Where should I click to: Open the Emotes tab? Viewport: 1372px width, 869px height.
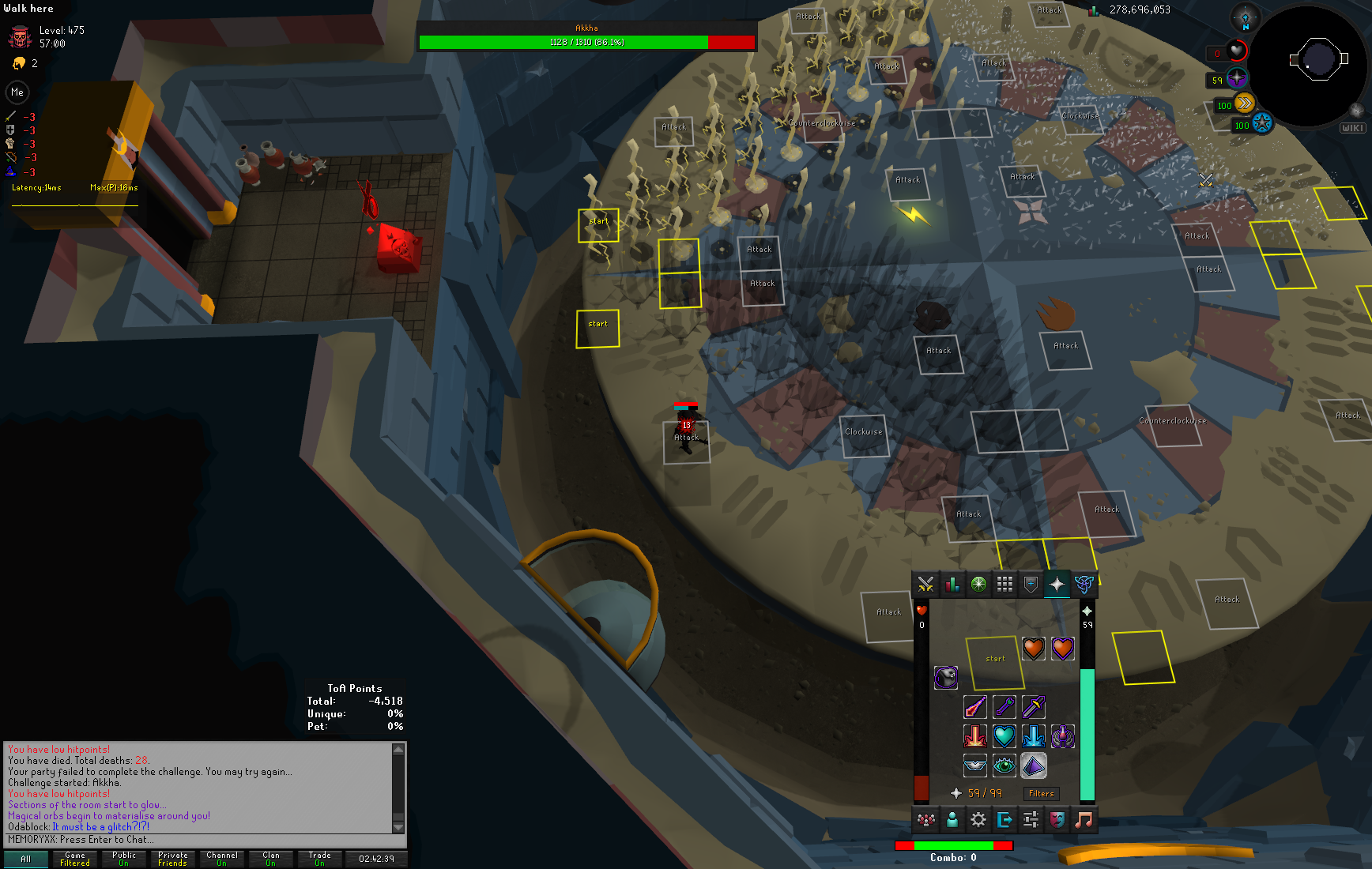pos(1057,820)
